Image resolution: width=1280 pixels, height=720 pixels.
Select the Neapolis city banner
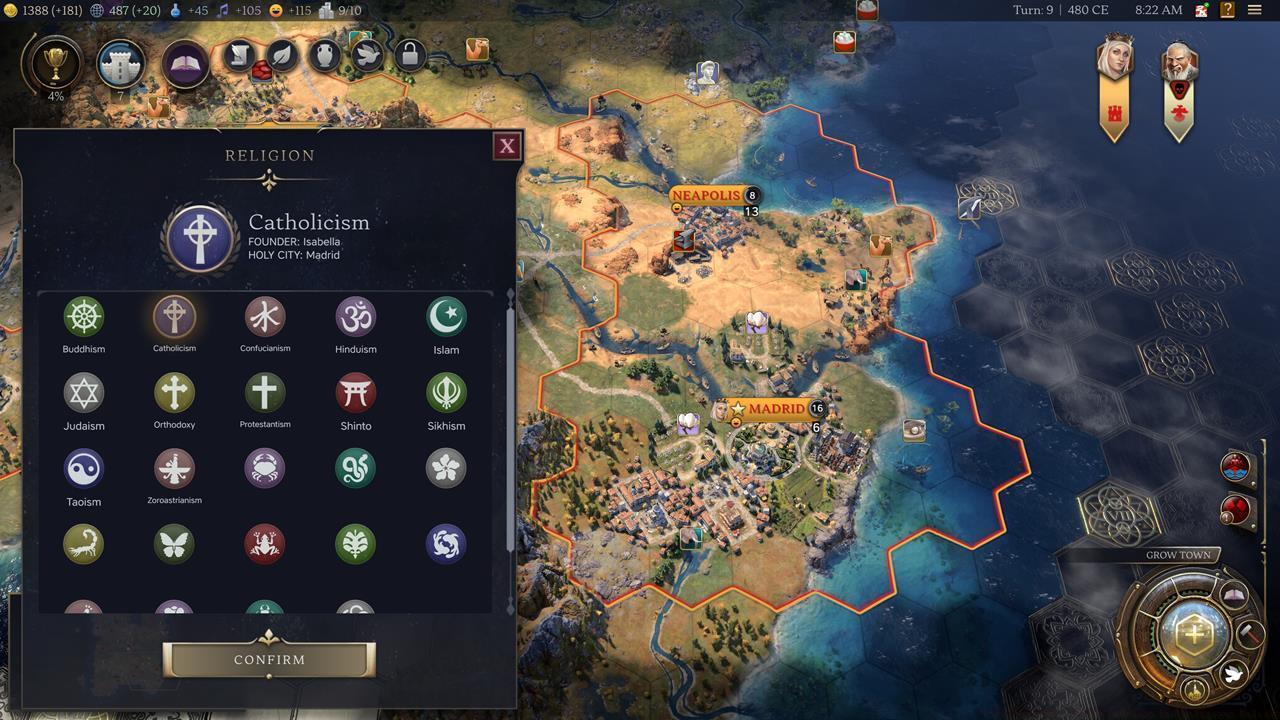(707, 195)
